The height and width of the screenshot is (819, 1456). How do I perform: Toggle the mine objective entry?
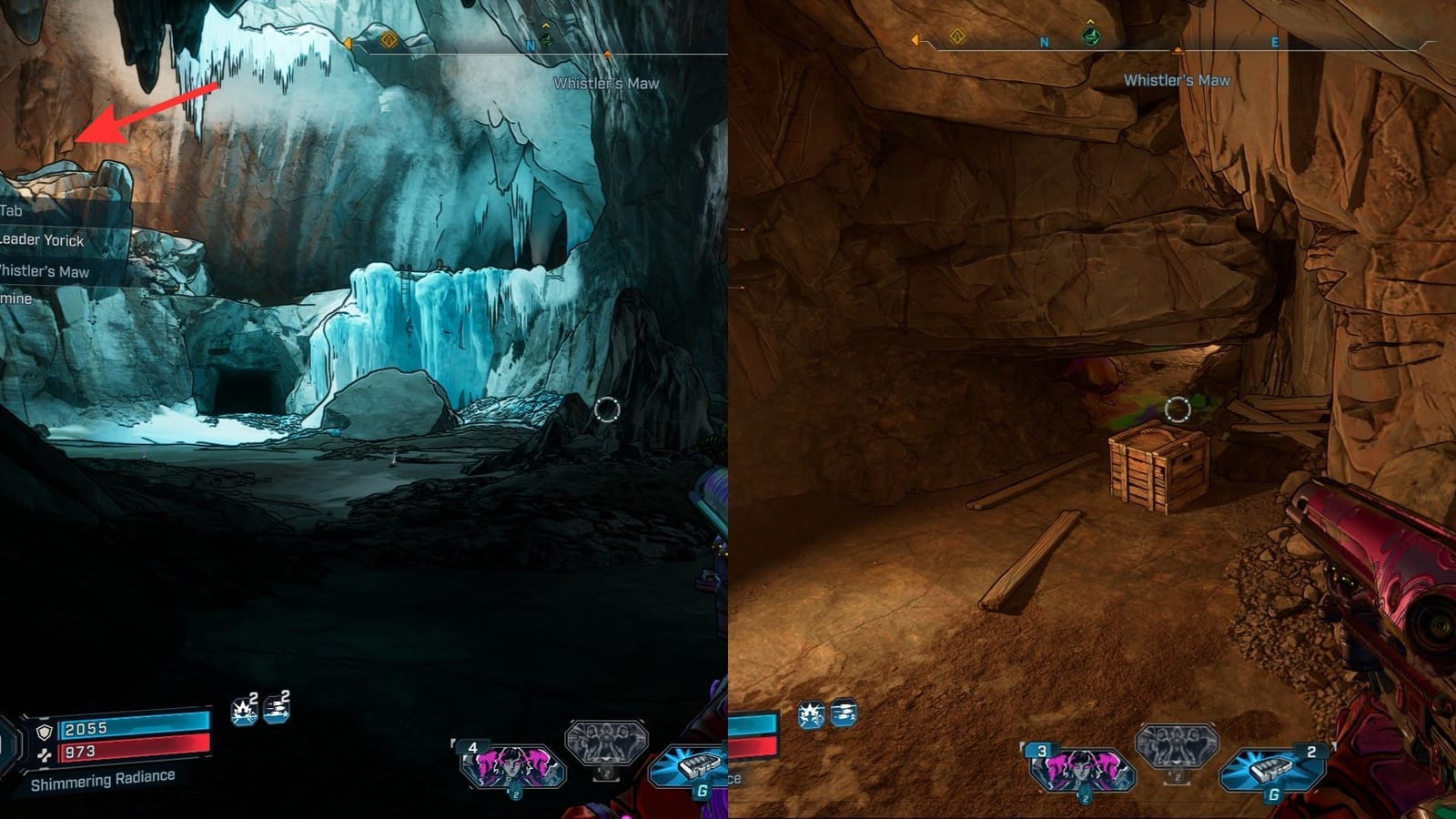(15, 298)
